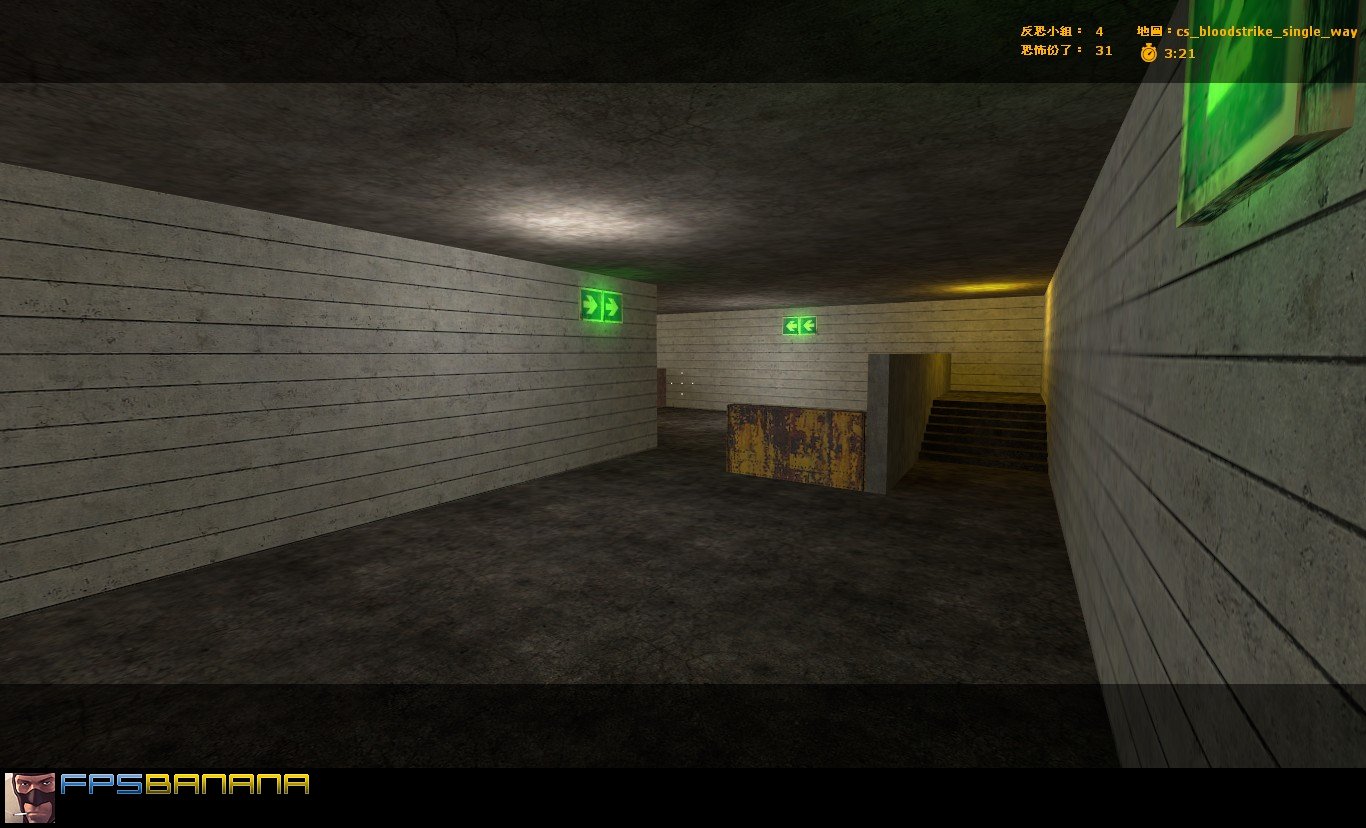Click the left green exit sign arrows
Viewport: 1366px width, 828px height.
tap(601, 306)
